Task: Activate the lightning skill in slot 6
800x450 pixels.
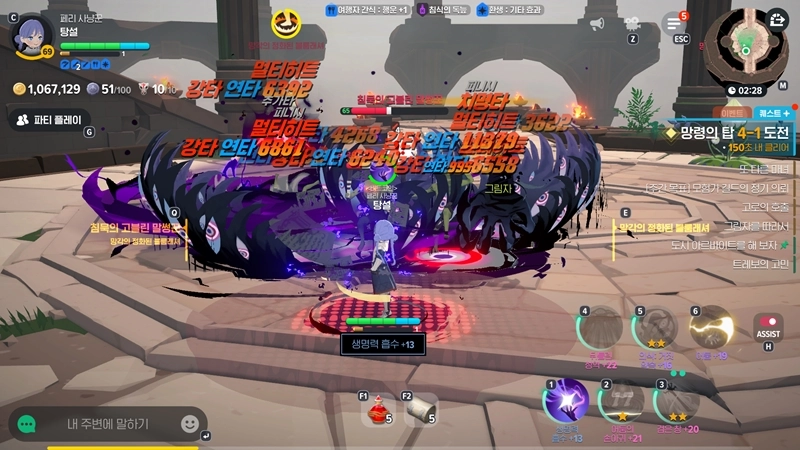Action: point(712,328)
